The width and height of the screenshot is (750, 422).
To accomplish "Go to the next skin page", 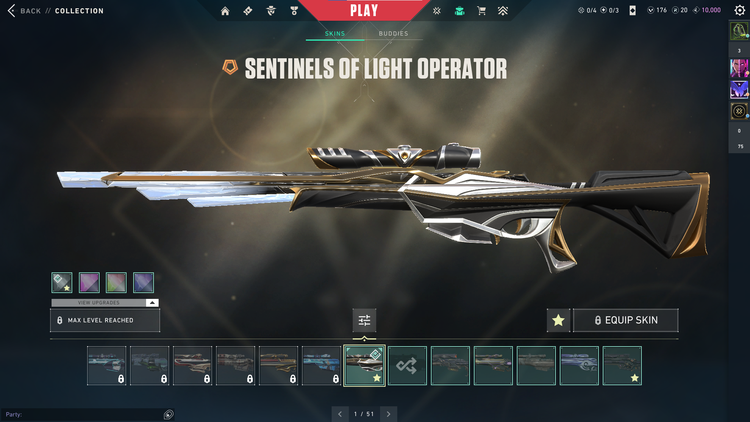I will coord(389,413).
